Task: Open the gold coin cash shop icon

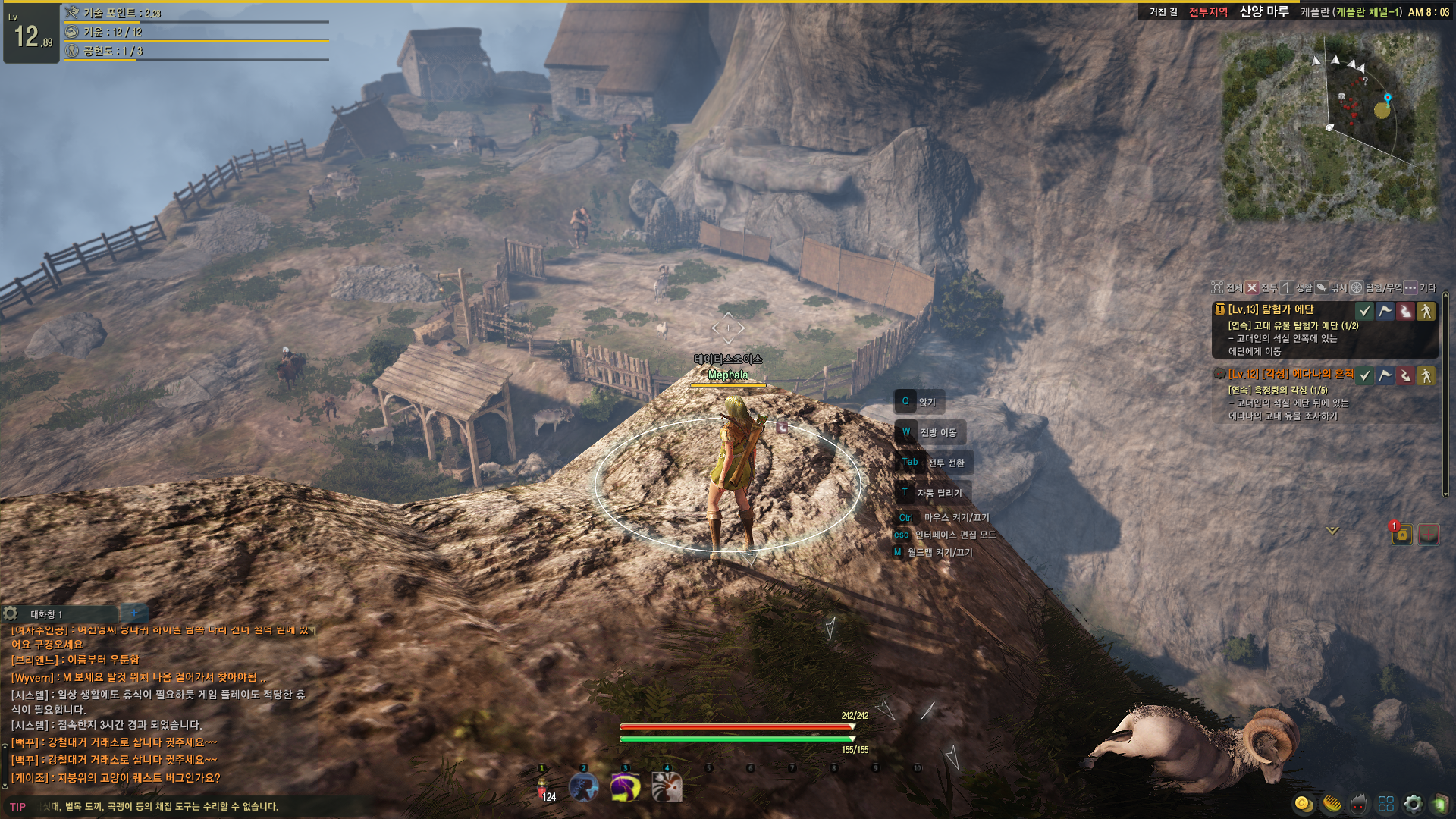Action: point(1303,804)
